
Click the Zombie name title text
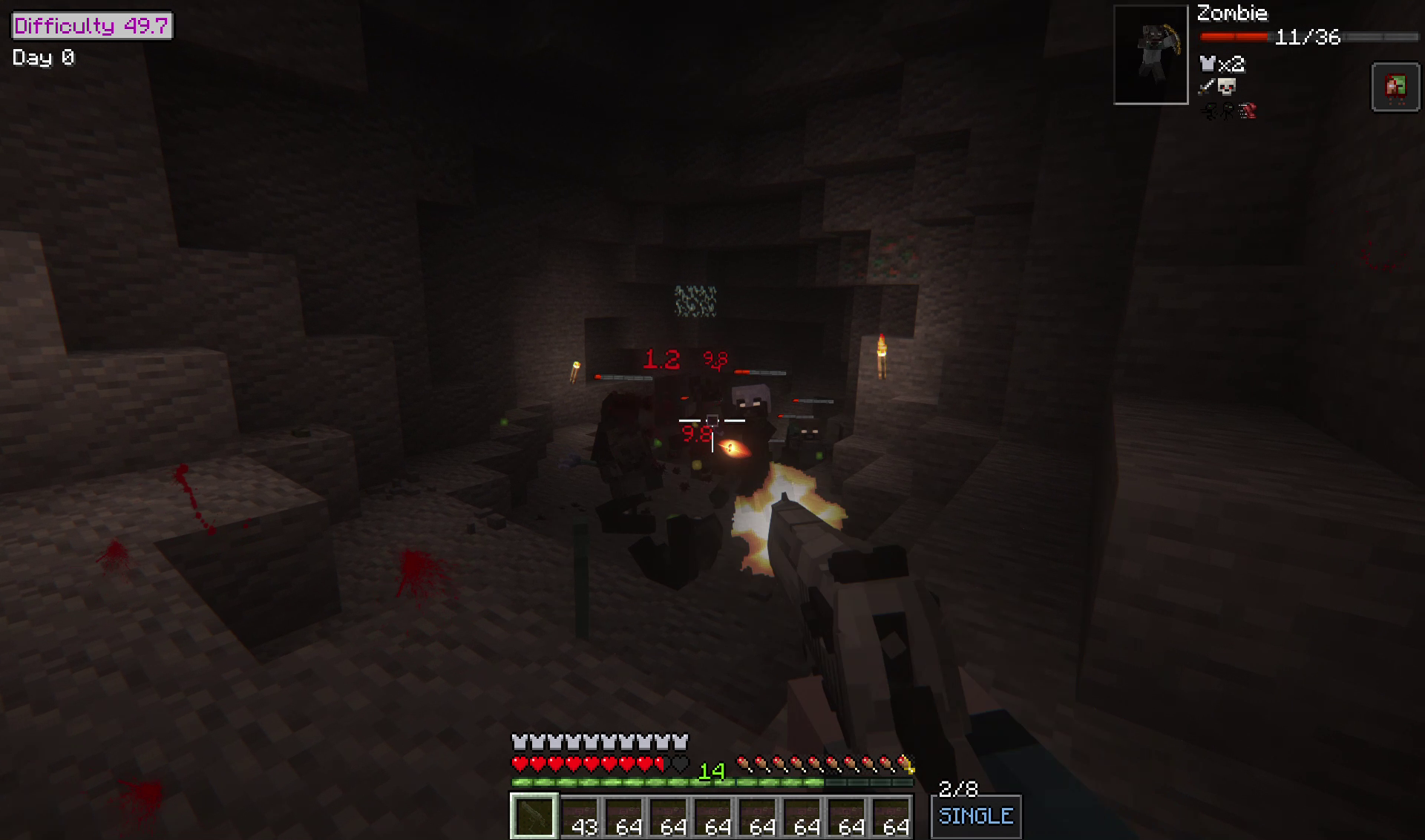click(1232, 13)
